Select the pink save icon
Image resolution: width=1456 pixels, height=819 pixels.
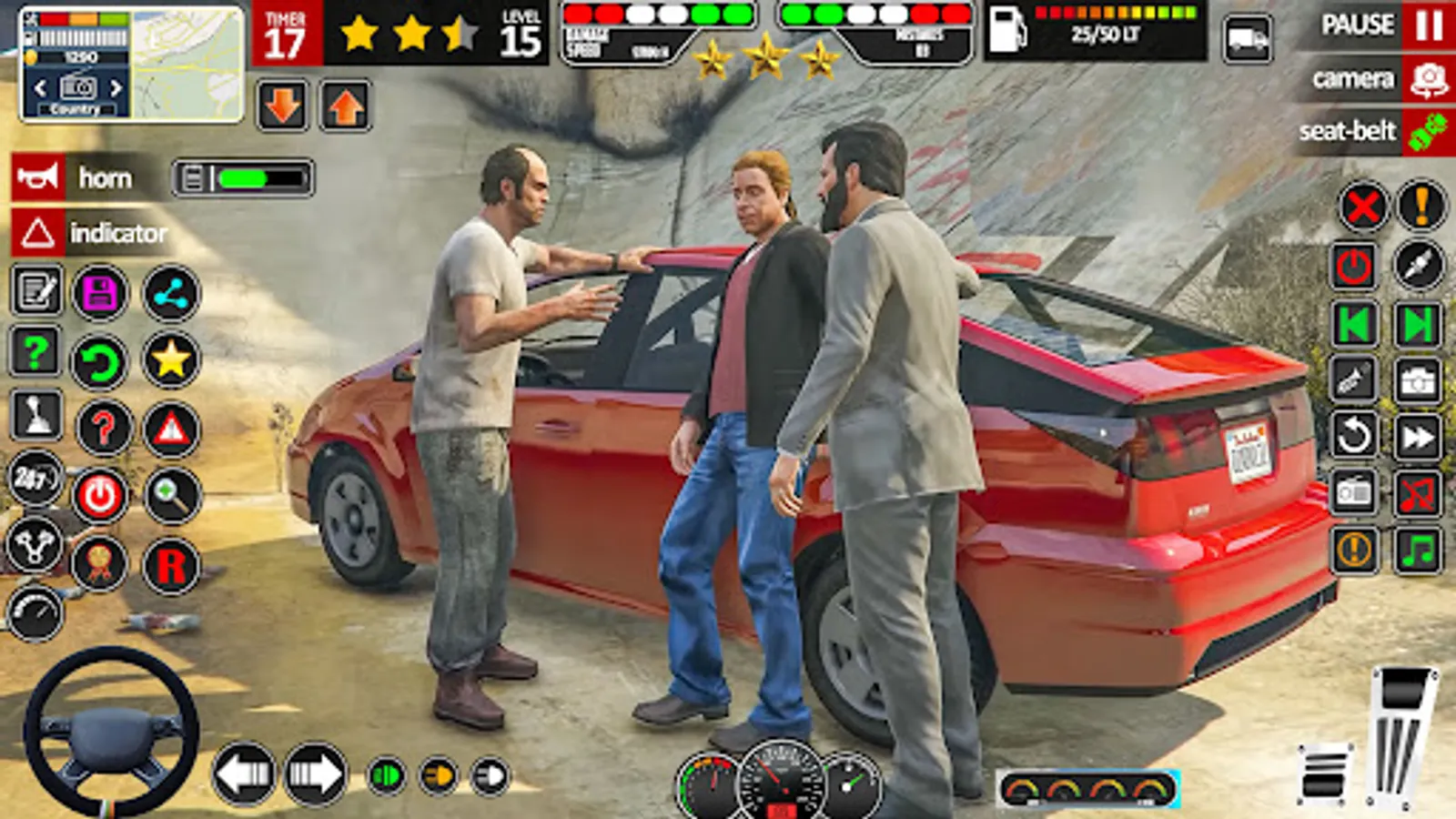pyautogui.click(x=100, y=291)
